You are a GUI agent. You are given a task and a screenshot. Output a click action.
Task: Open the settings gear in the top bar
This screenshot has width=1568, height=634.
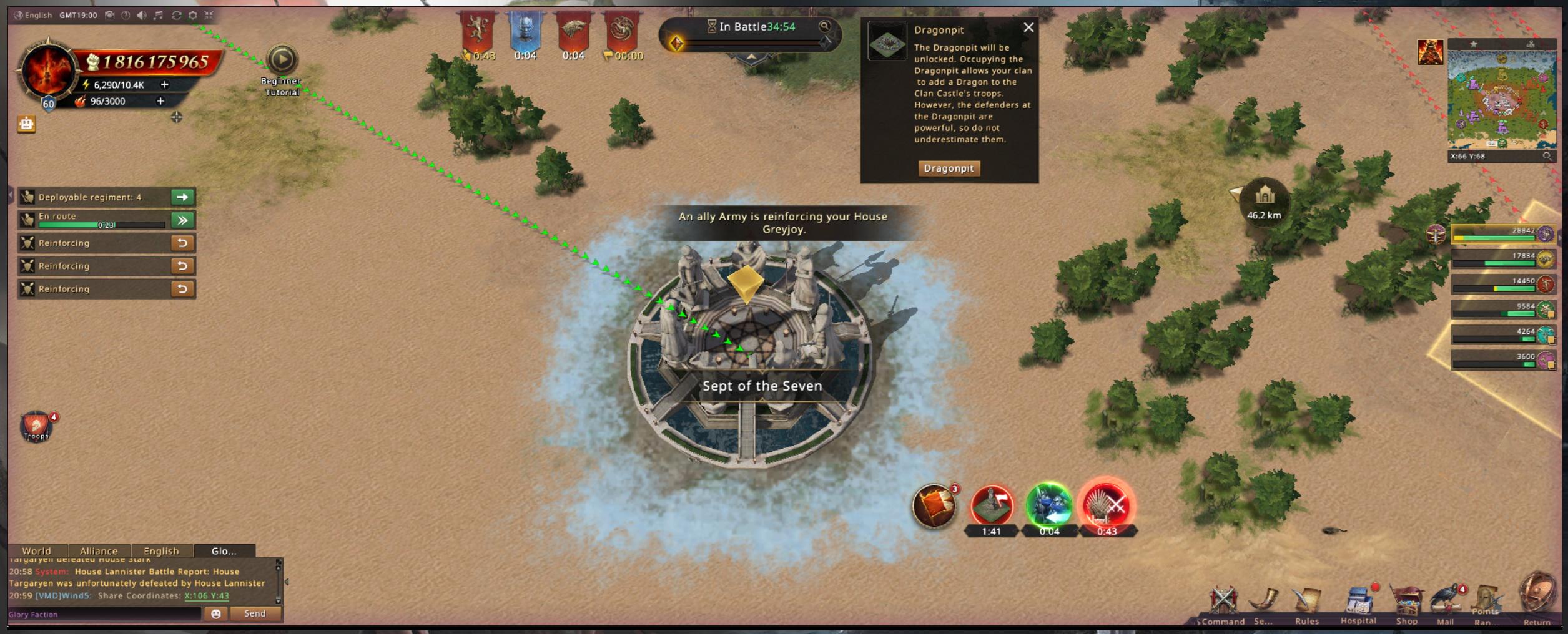tap(193, 15)
